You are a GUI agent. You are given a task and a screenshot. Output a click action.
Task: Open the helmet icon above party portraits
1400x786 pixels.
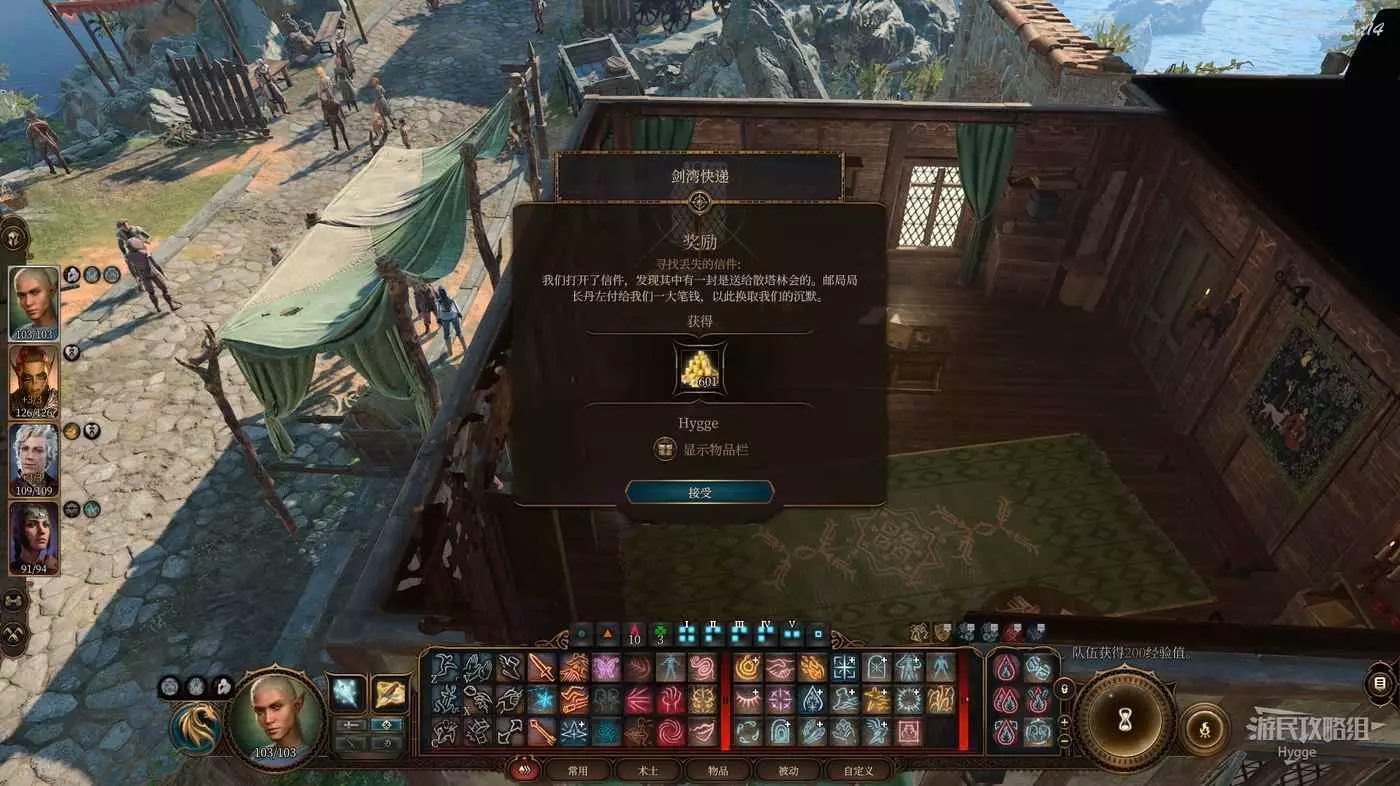click(14, 235)
